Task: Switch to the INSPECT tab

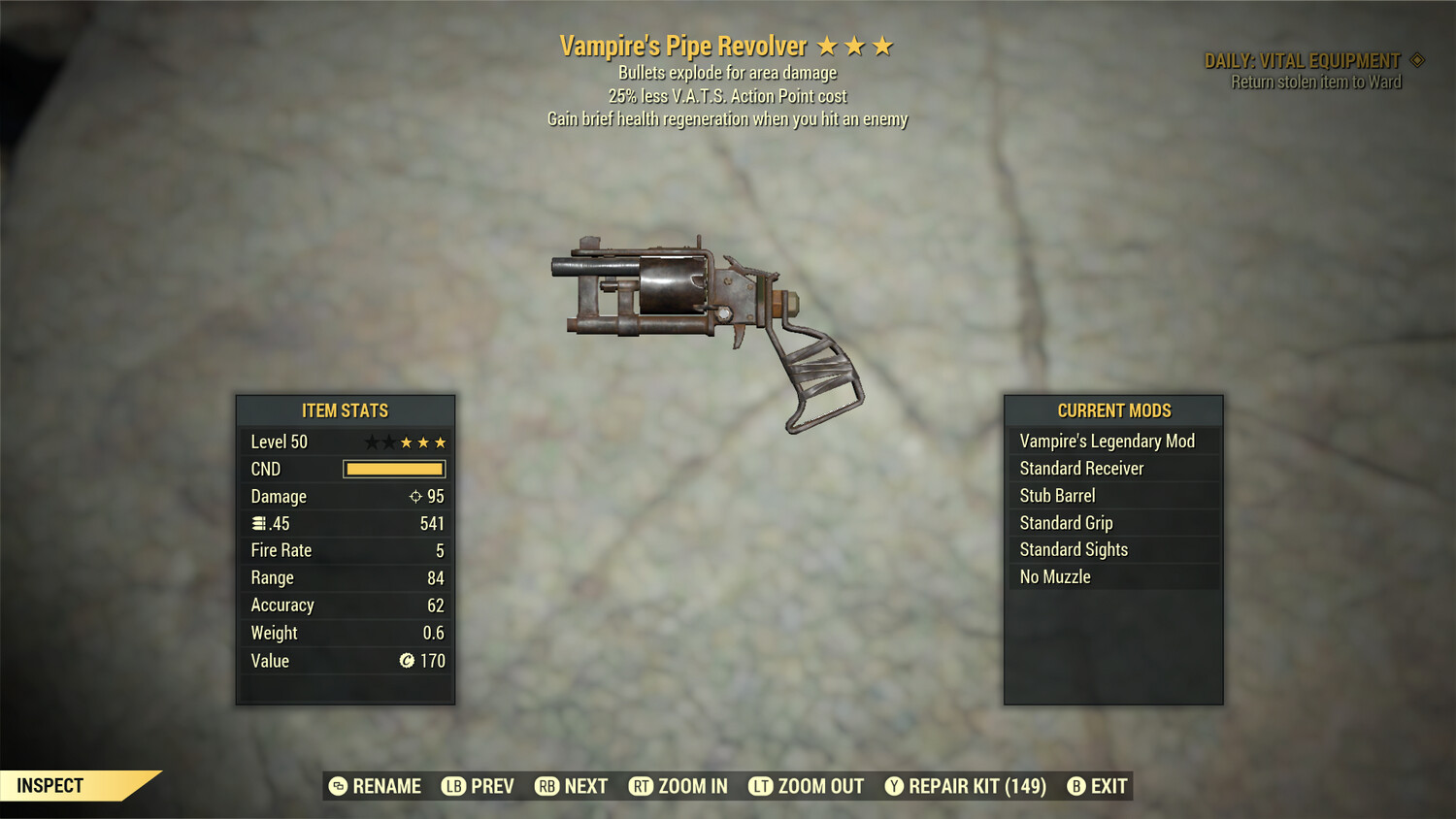Action: click(50, 786)
